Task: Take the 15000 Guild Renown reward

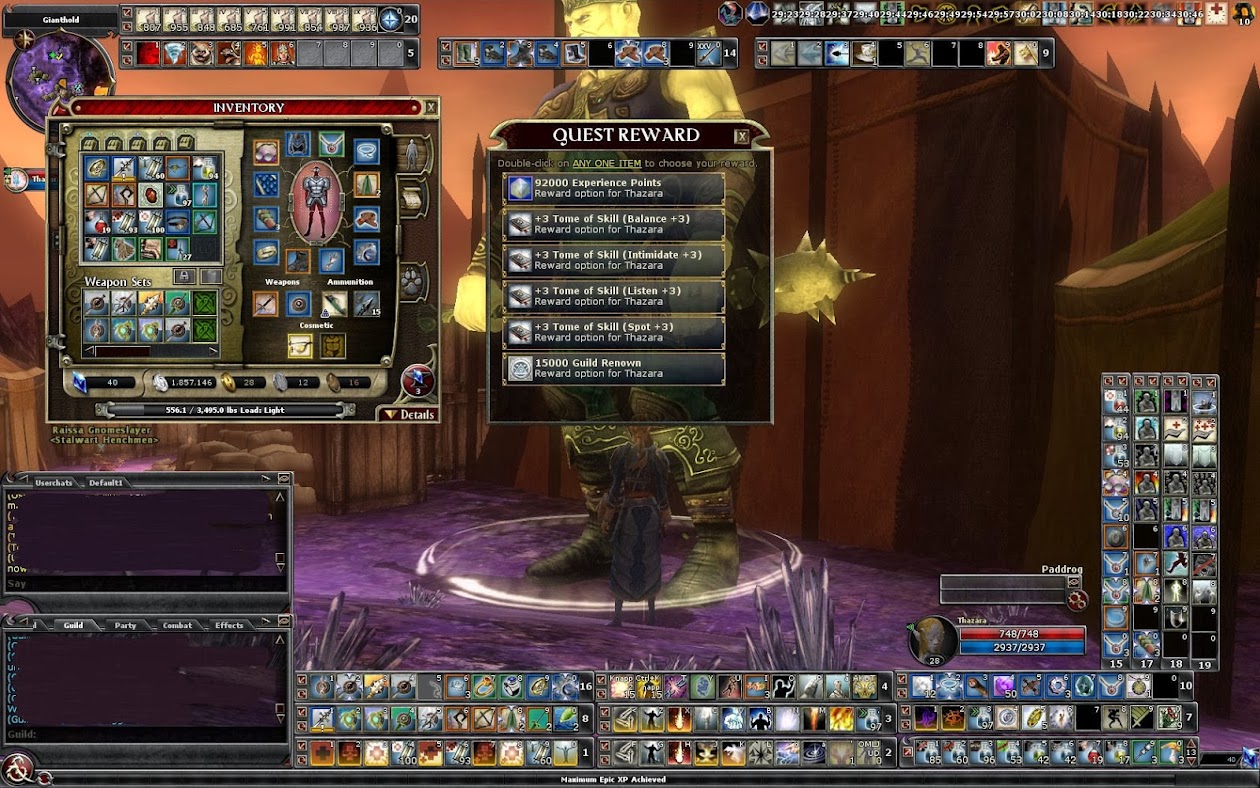Action: point(614,368)
